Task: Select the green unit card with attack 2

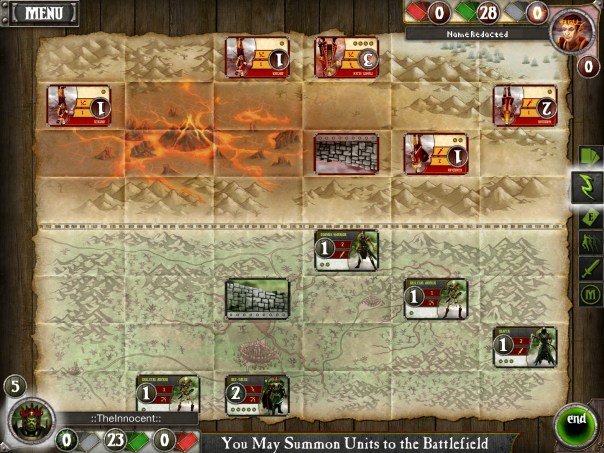Action: 257,395
